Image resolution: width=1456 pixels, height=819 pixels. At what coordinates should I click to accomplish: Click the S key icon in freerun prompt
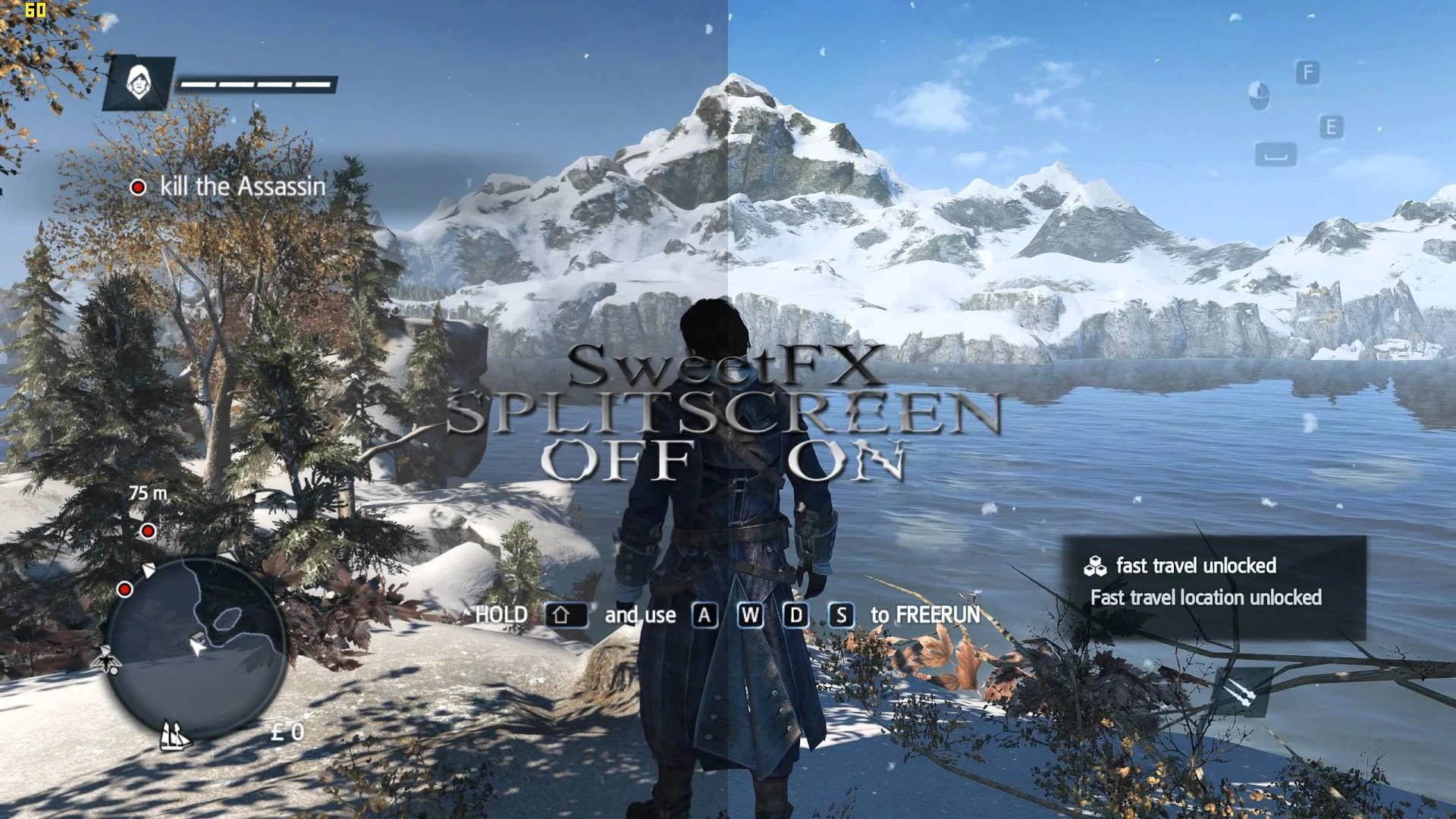pyautogui.click(x=841, y=615)
